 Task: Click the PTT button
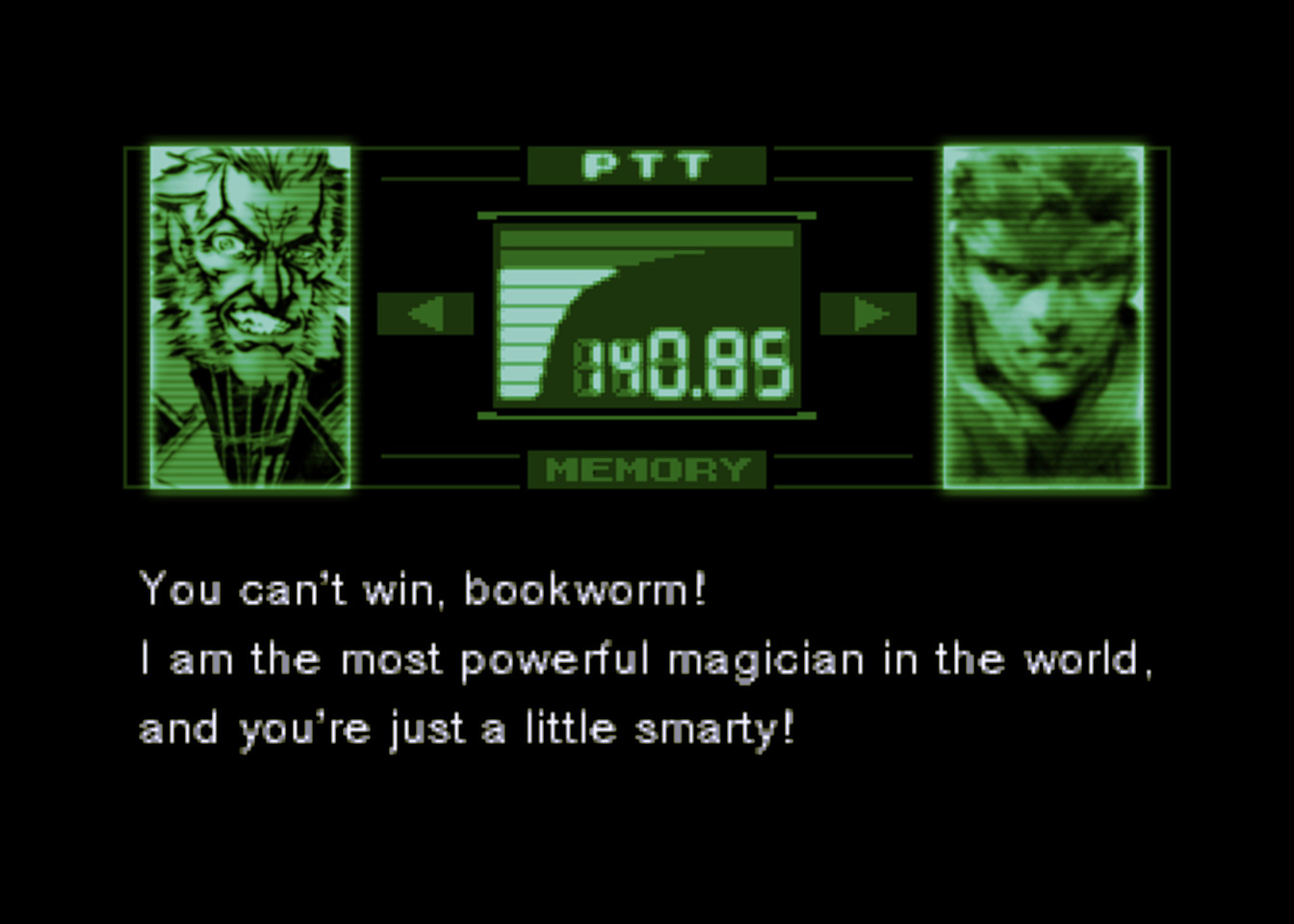[646, 166]
